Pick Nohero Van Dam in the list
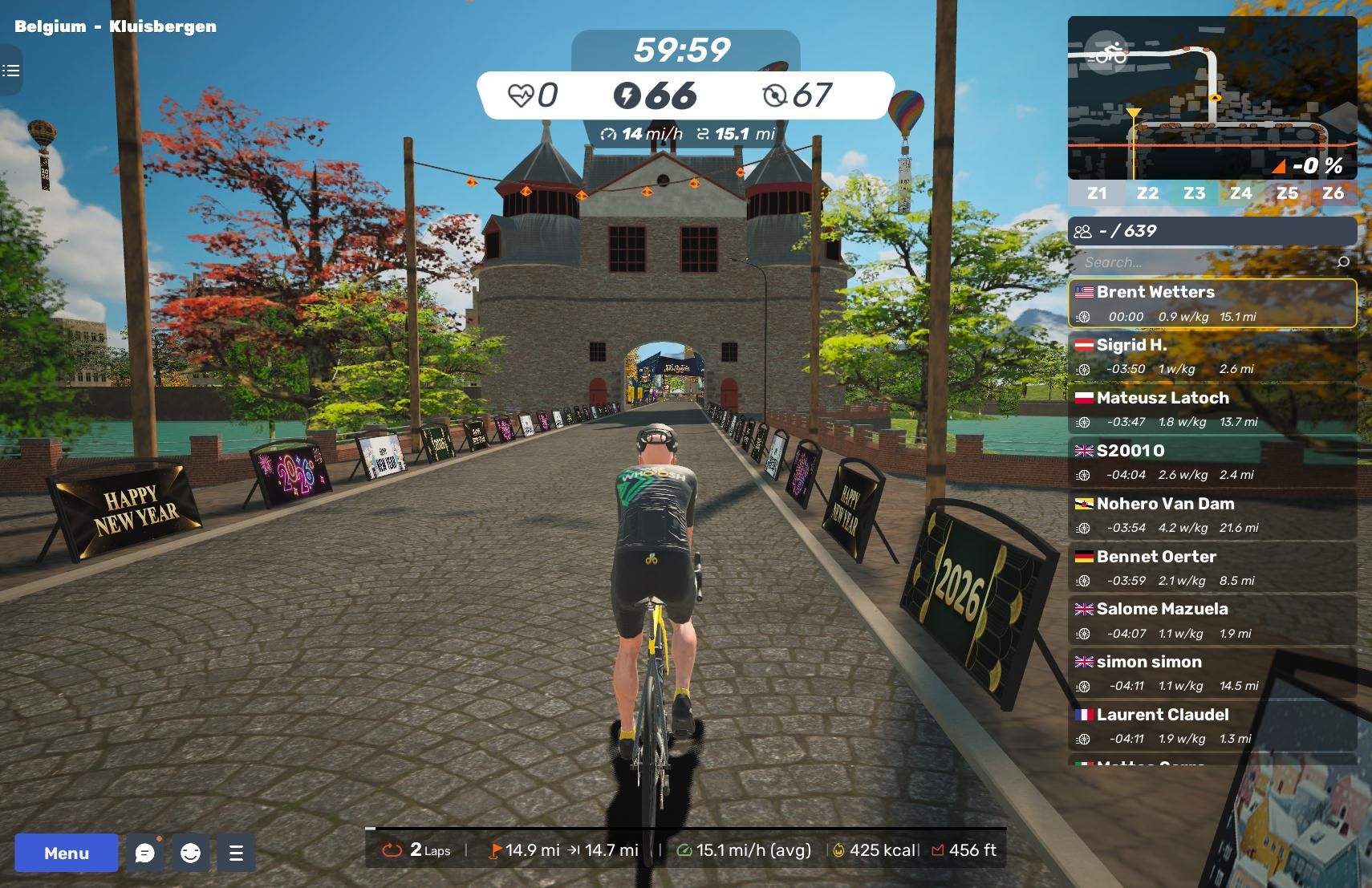This screenshot has width=1372, height=888. pyautogui.click(x=1212, y=515)
